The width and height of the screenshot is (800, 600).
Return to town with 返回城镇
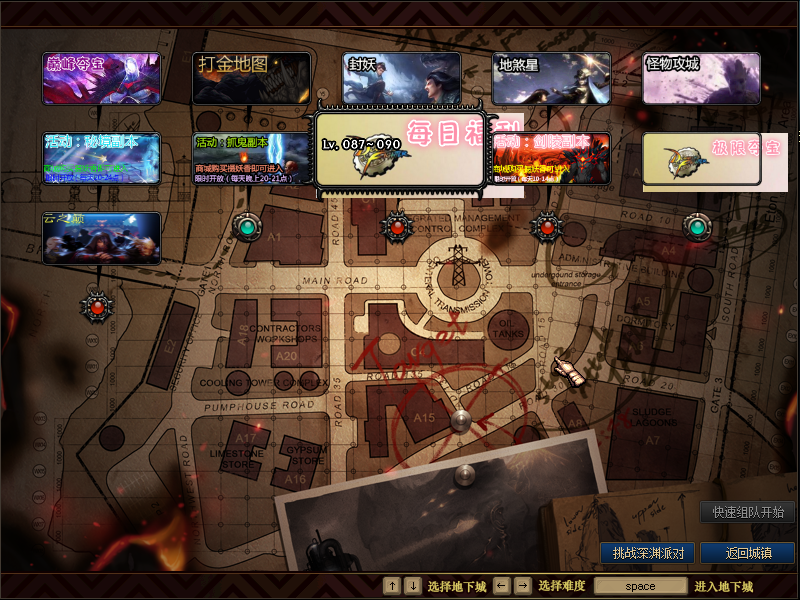pyautogui.click(x=747, y=552)
